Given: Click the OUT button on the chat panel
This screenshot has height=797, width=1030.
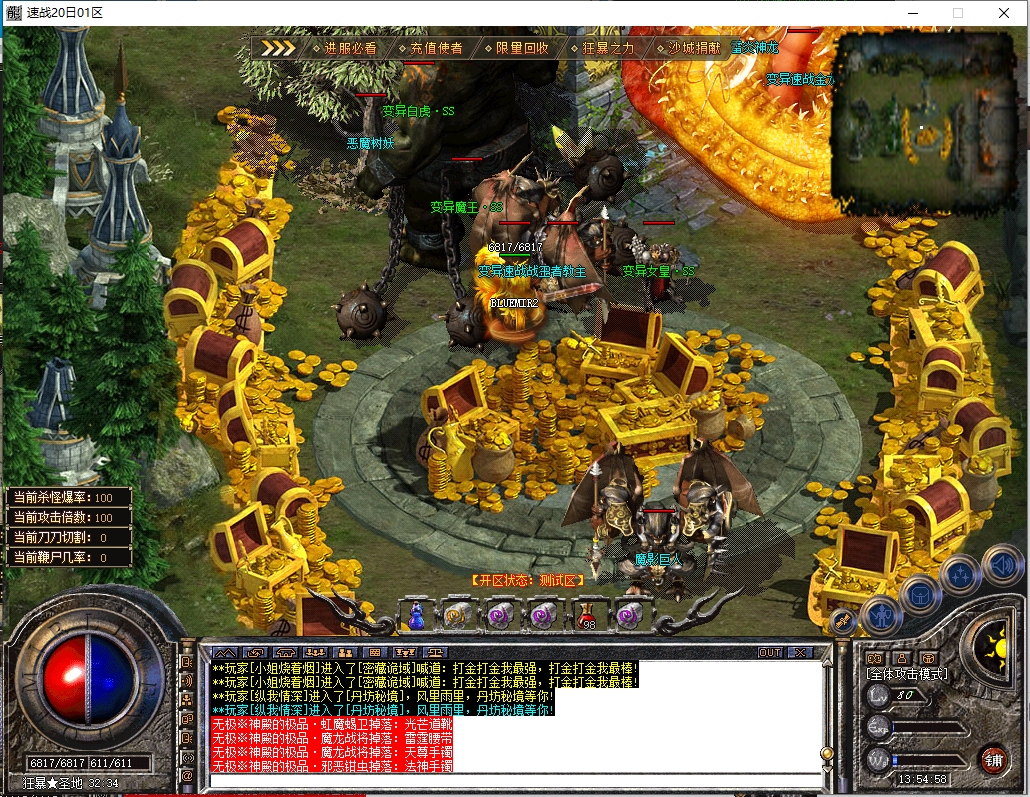Looking at the screenshot, I should click(770, 652).
